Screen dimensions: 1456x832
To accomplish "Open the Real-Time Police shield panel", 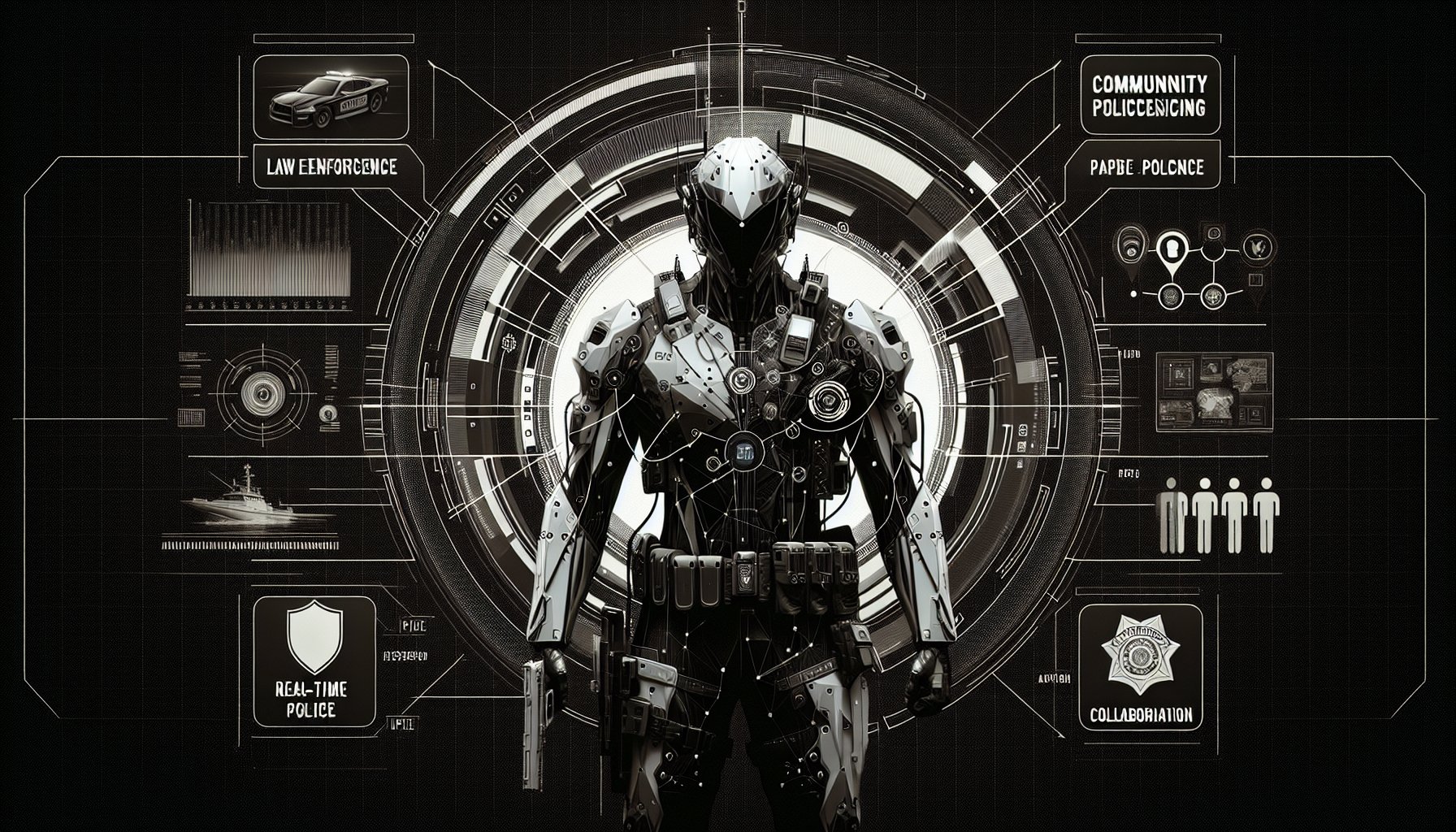I will pyautogui.click(x=314, y=662).
